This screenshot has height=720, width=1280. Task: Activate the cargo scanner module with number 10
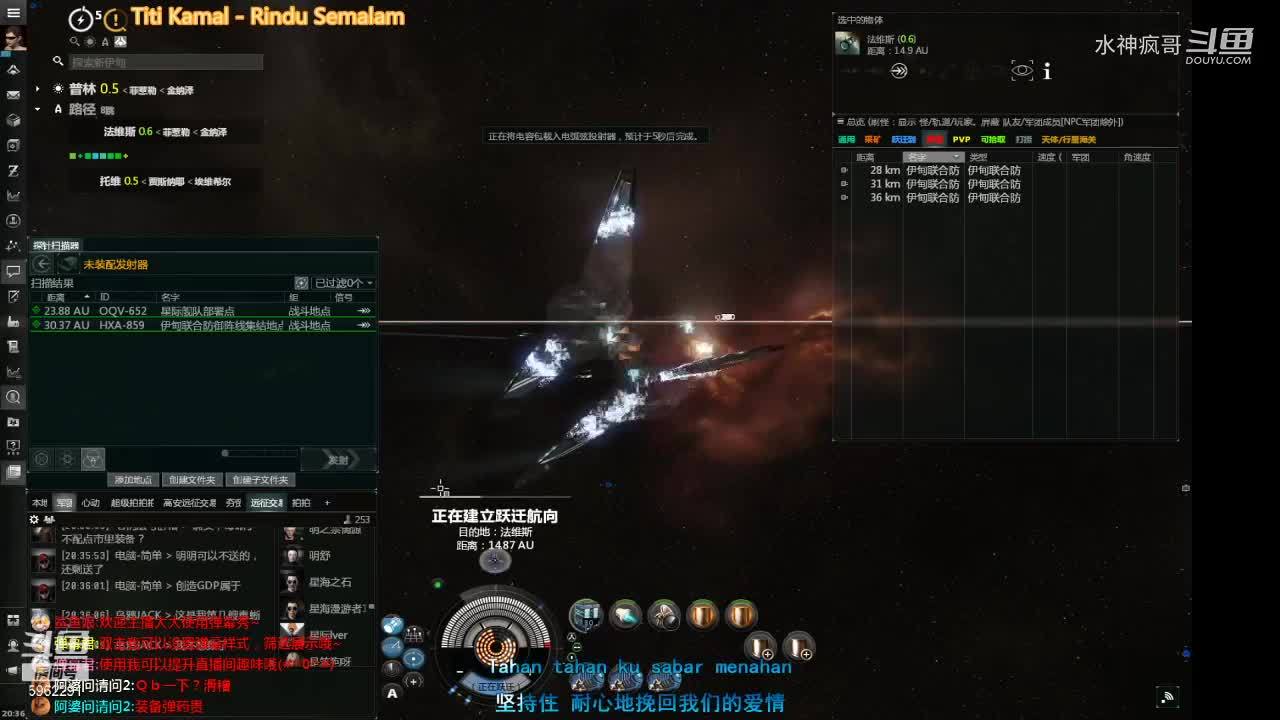tap(586, 614)
